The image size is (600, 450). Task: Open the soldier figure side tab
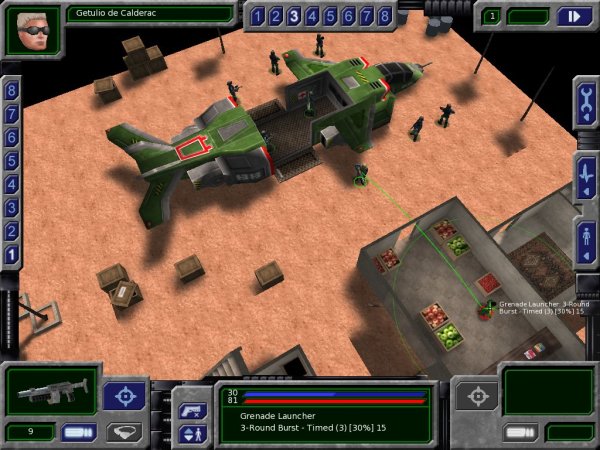tap(586, 240)
